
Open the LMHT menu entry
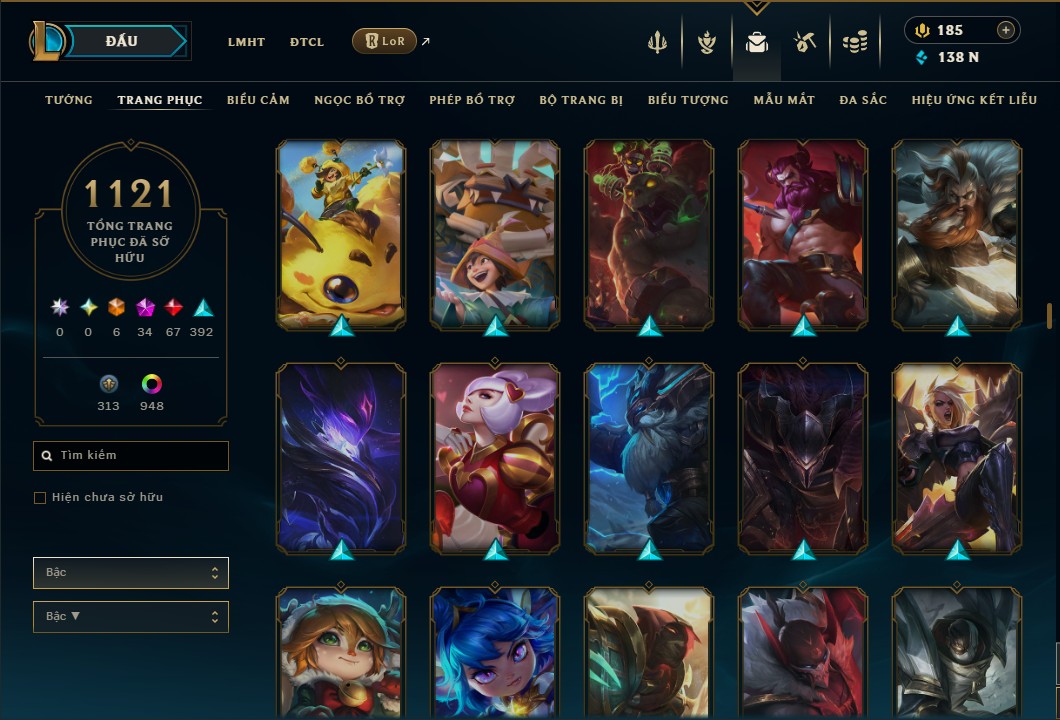(246, 42)
